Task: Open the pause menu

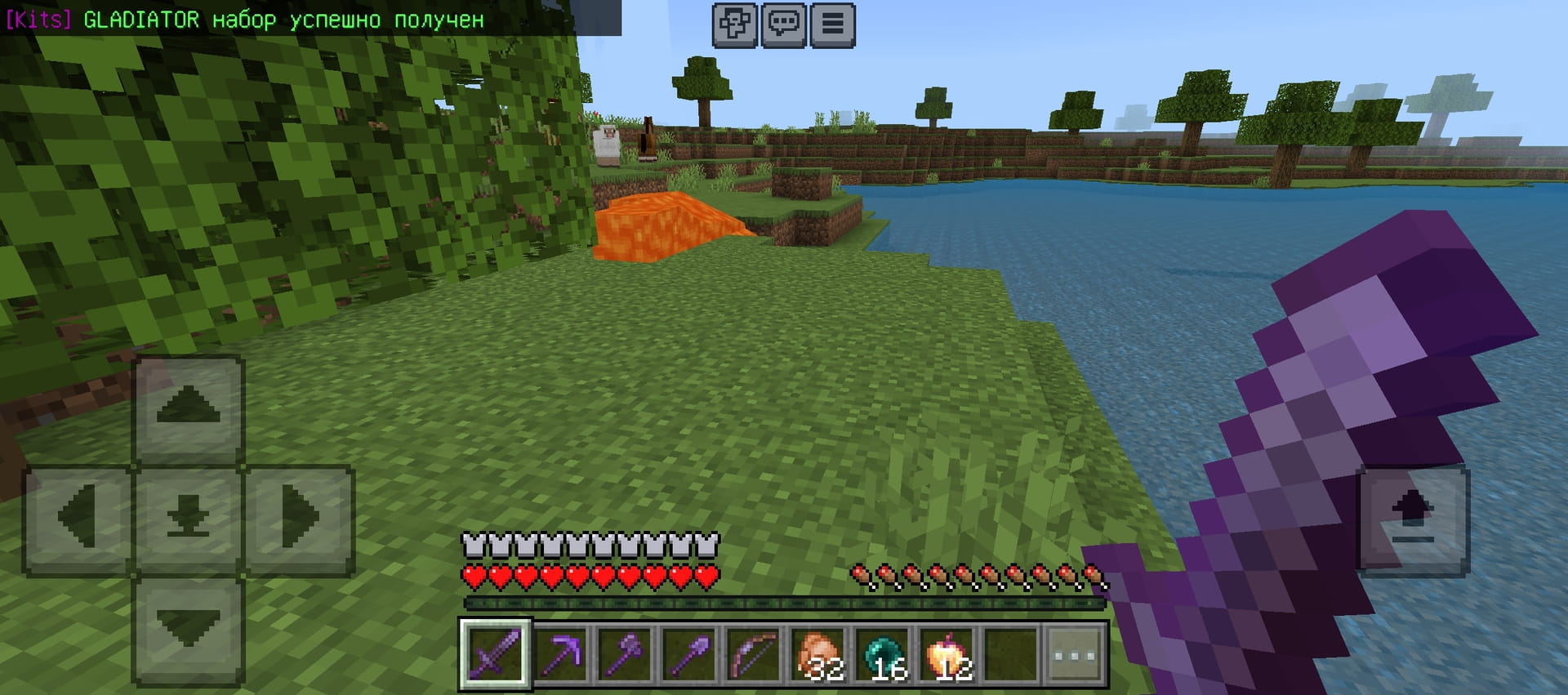Action: pyautogui.click(x=832, y=25)
